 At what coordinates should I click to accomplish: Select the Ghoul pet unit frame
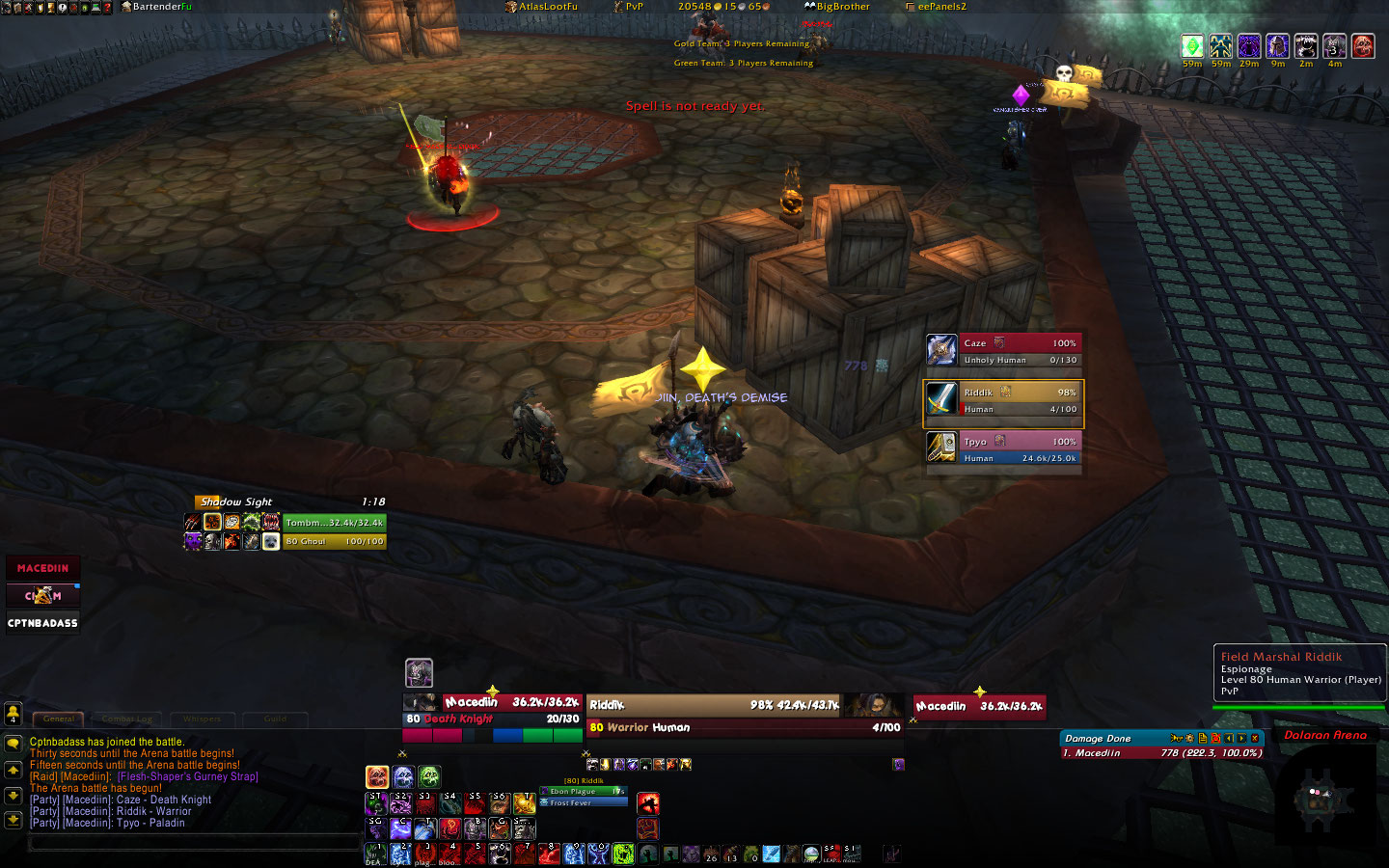334,541
